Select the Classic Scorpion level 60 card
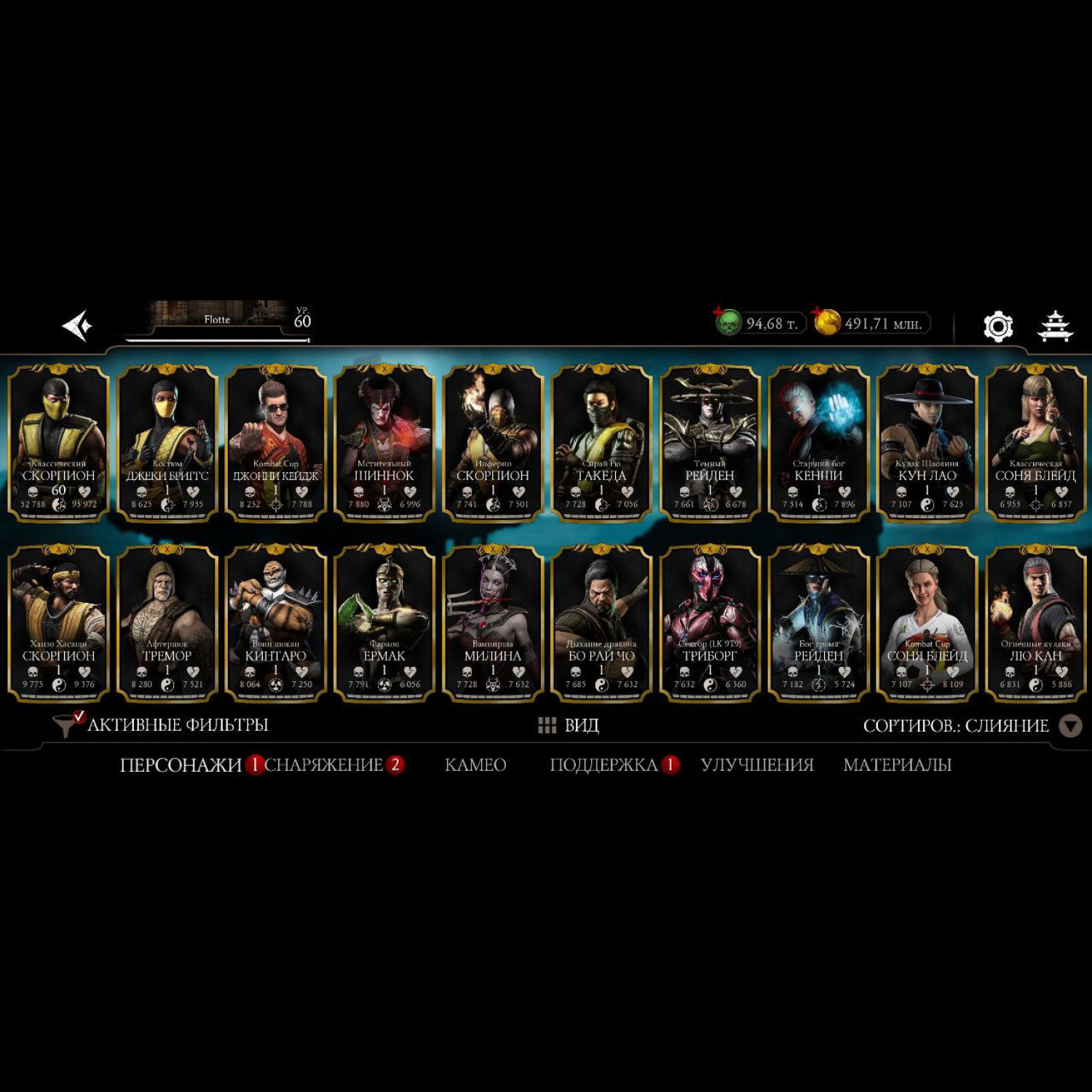Viewport: 1092px width, 1092px height. (59, 443)
